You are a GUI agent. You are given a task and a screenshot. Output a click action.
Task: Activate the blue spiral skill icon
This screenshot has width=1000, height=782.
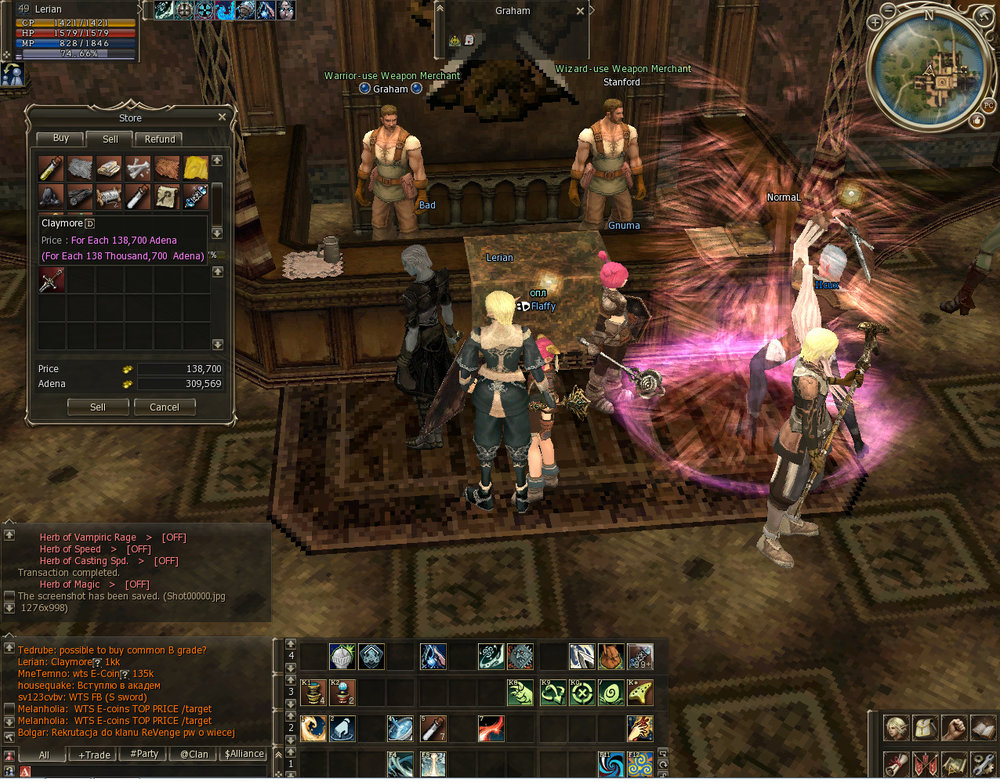[611, 765]
